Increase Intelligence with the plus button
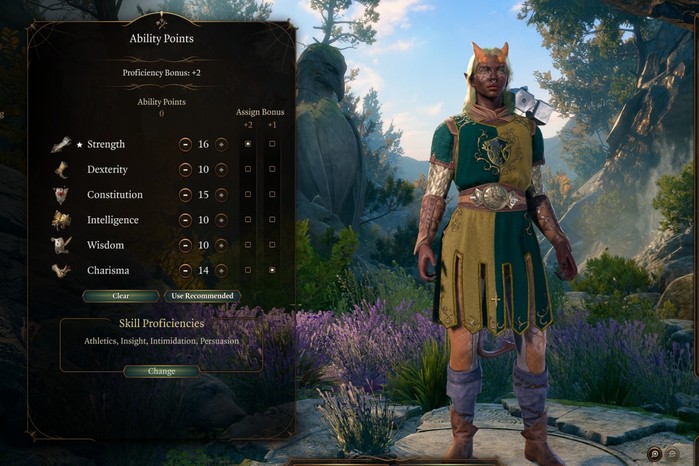Image resolution: width=699 pixels, height=466 pixels. point(221,220)
